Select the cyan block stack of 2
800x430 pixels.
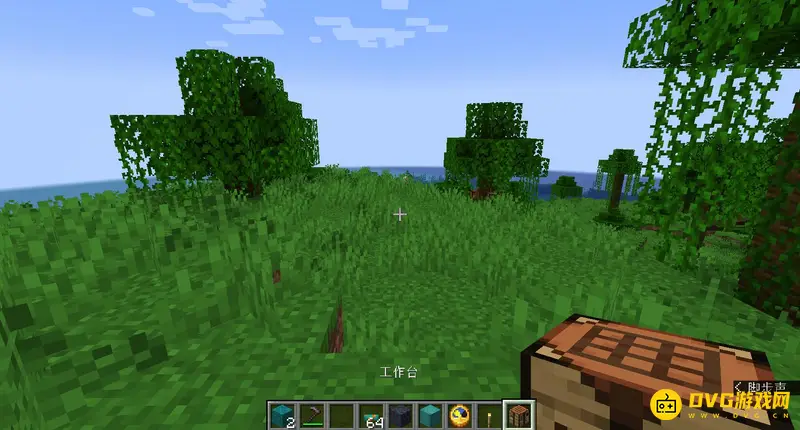click(x=281, y=415)
